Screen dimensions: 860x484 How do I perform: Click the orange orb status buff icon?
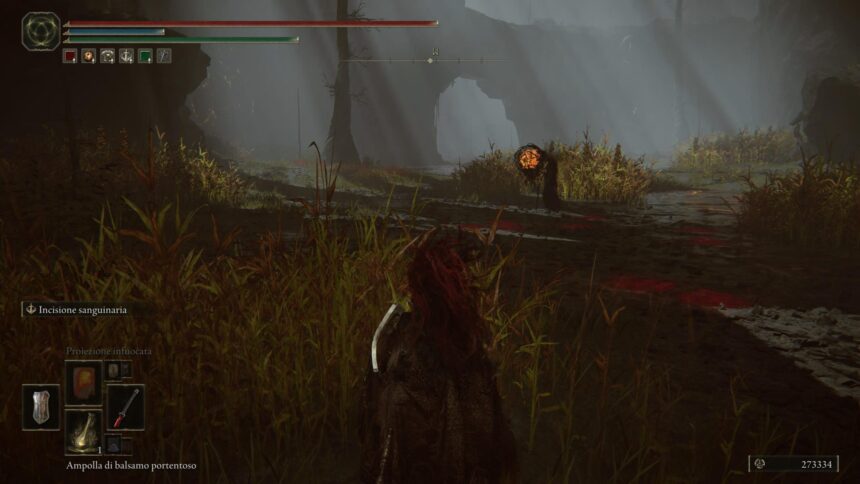click(88, 56)
